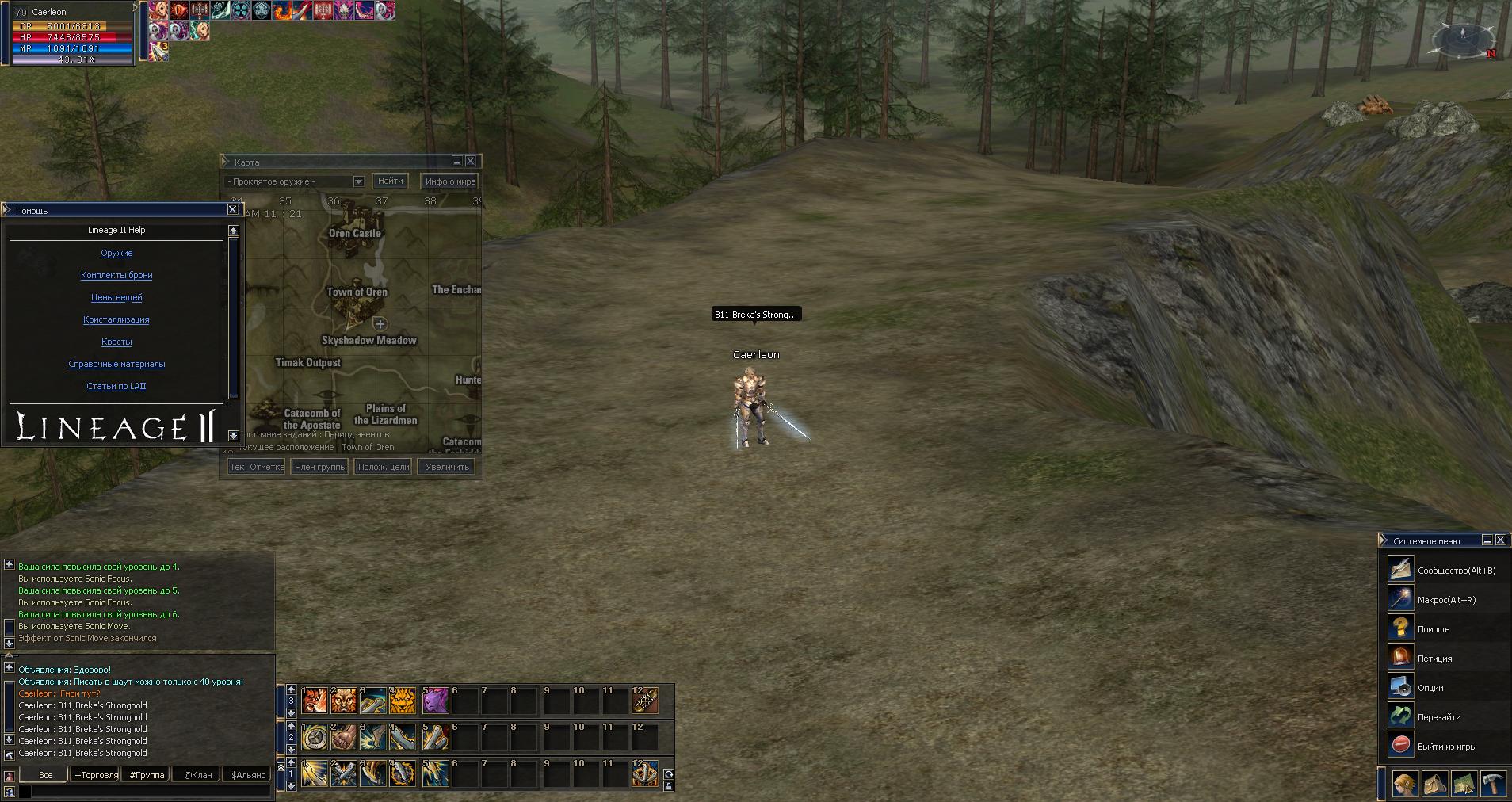
Task: Open the Цены вещей help link
Action: tap(116, 298)
